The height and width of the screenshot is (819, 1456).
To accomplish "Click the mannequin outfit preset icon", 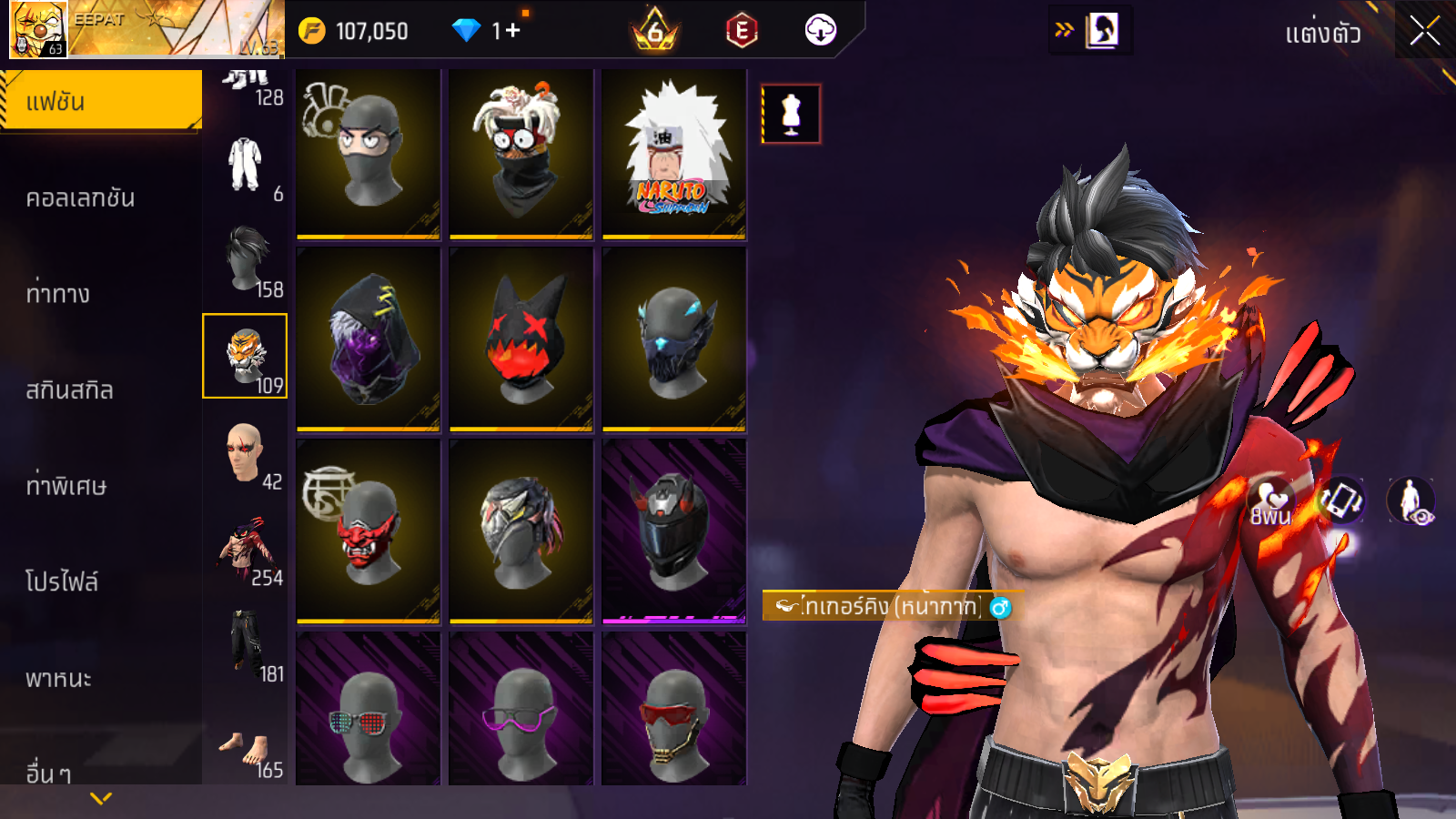I will [791, 115].
